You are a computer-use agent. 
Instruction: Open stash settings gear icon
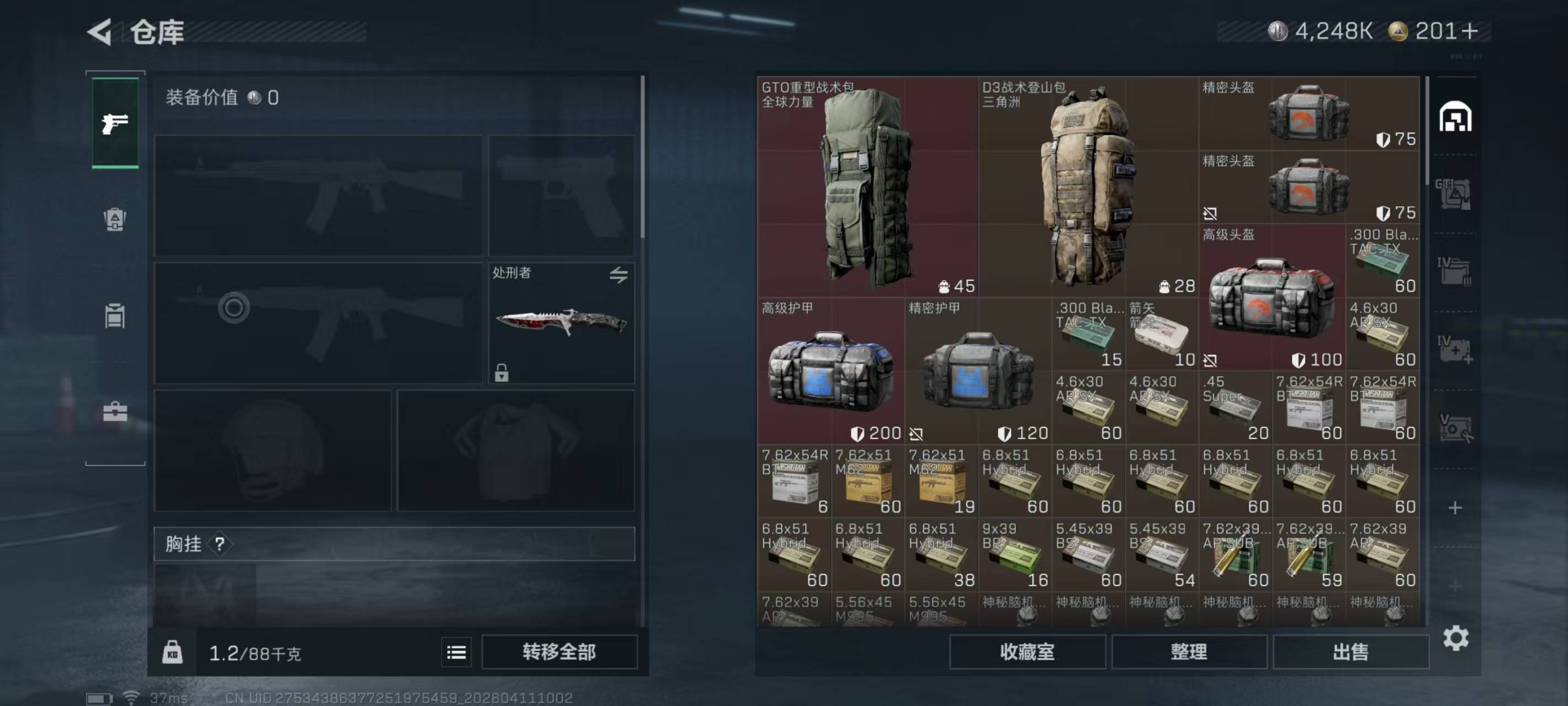(1456, 638)
